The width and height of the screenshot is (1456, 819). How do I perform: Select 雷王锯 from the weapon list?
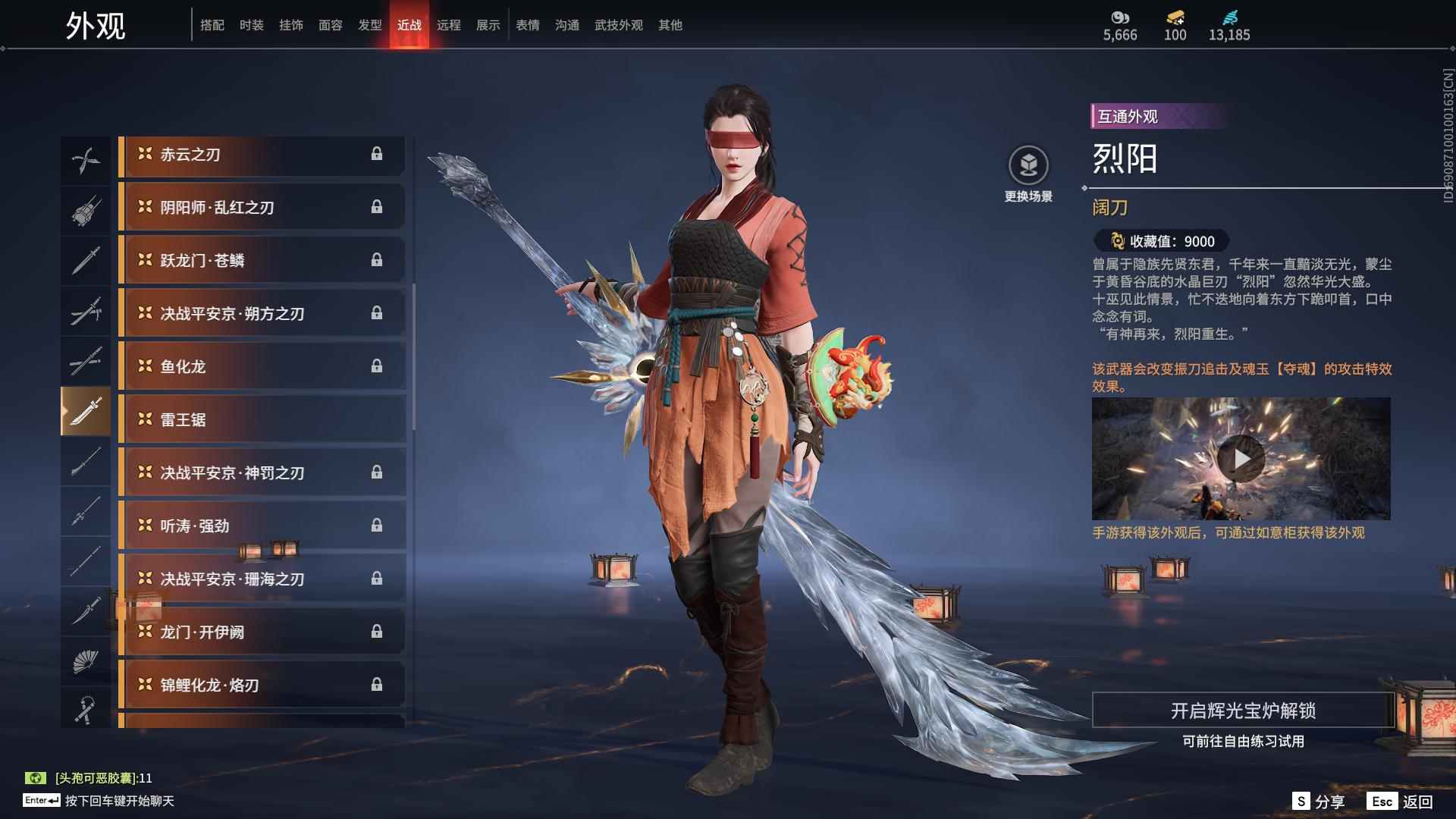[x=262, y=419]
